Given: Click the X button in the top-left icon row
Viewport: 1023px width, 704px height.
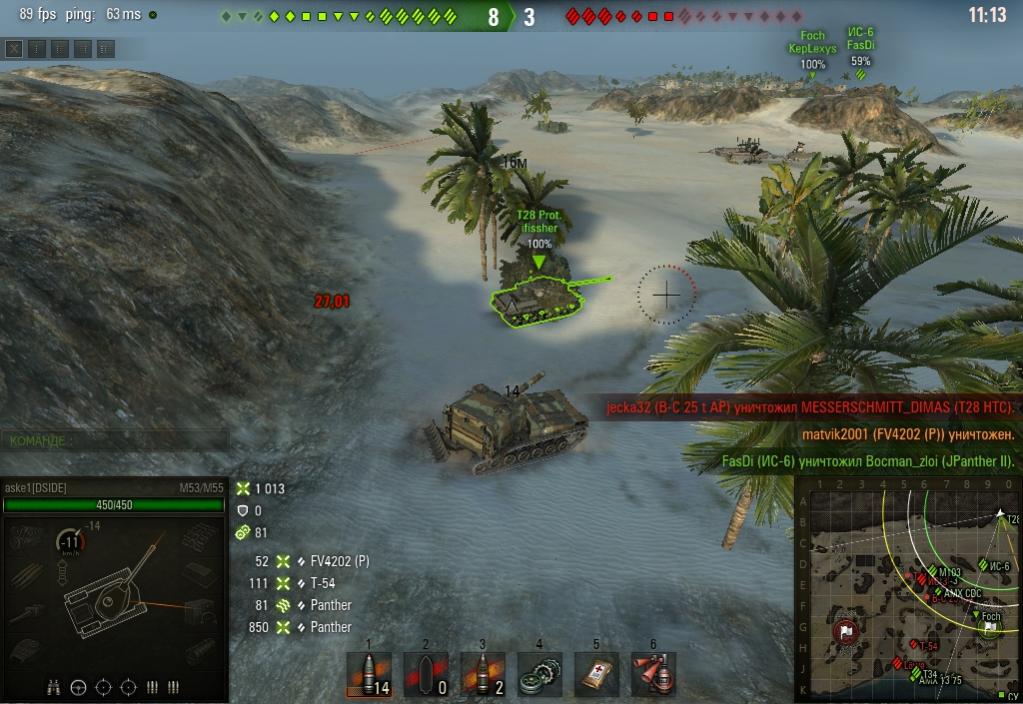Looking at the screenshot, I should (x=14, y=48).
